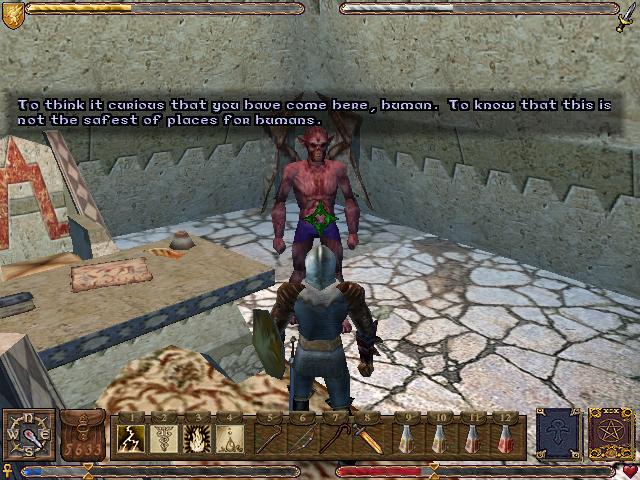Screen dimensions: 640x480
Task: Click the golden shield icon
Action: tap(12, 11)
